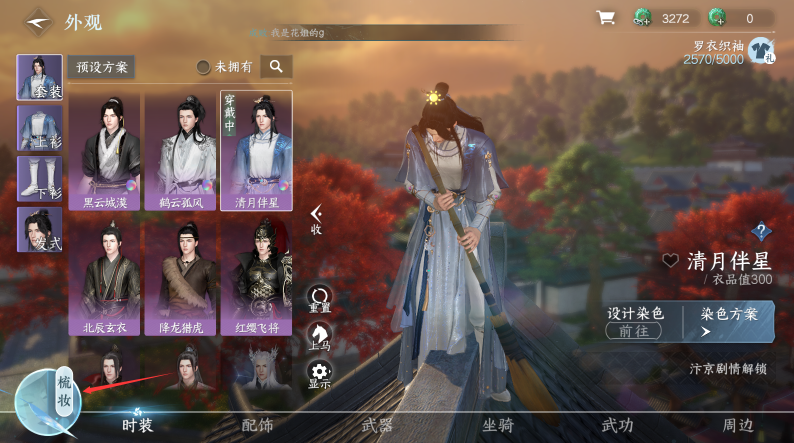Open the 预设方案 preset plans
The image size is (794, 443).
(102, 67)
